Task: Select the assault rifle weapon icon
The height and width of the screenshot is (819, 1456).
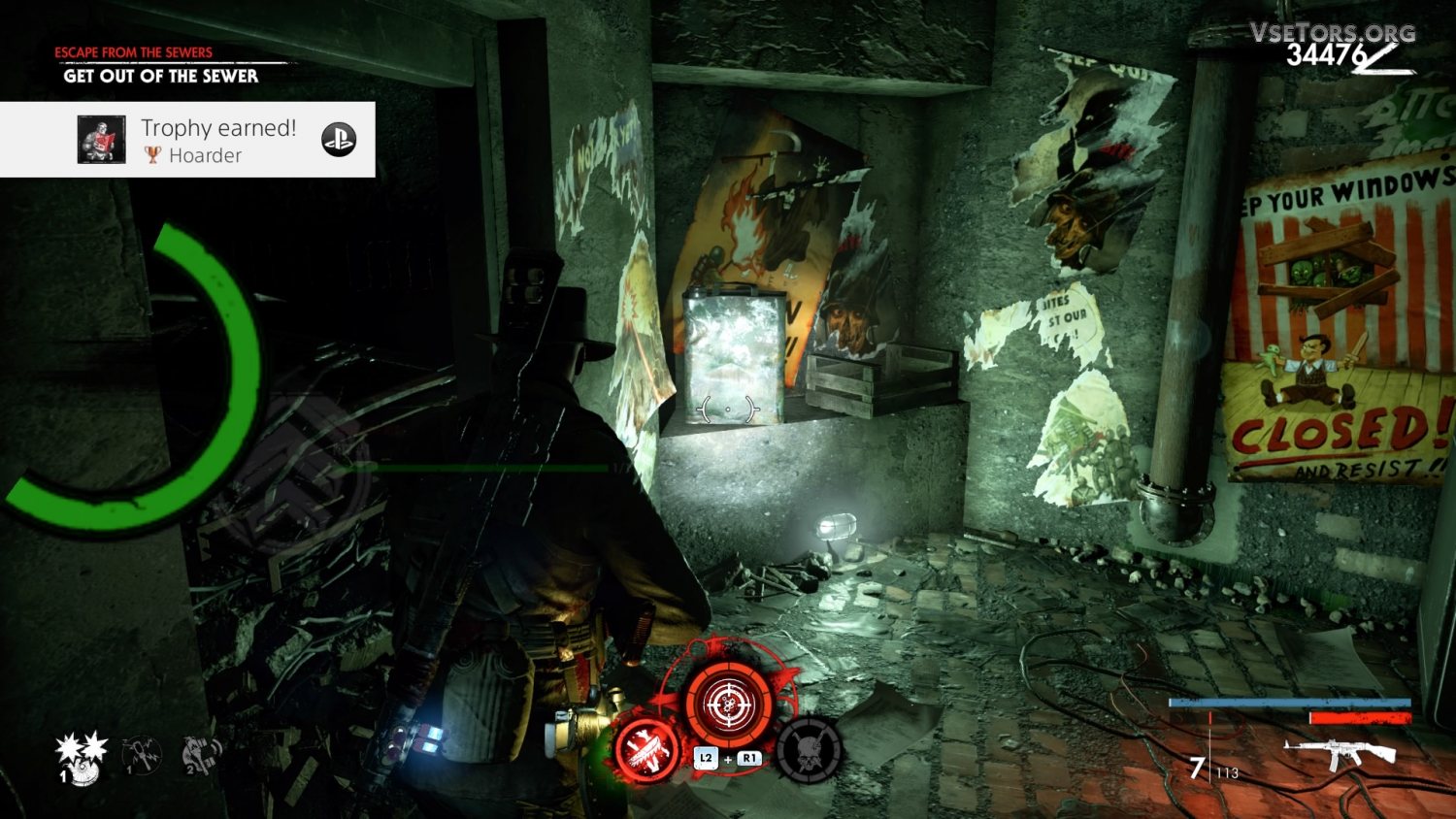Action: coord(1340,752)
